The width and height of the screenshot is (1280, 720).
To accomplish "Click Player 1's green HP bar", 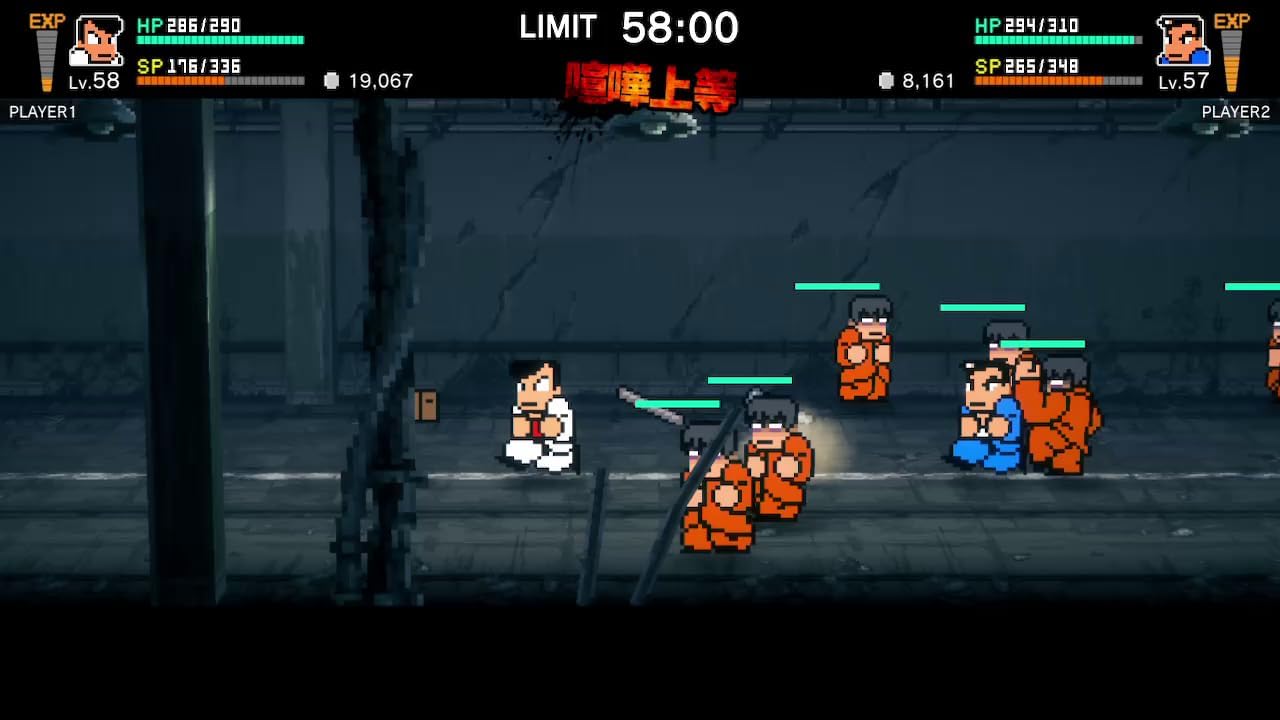I will tap(220, 40).
